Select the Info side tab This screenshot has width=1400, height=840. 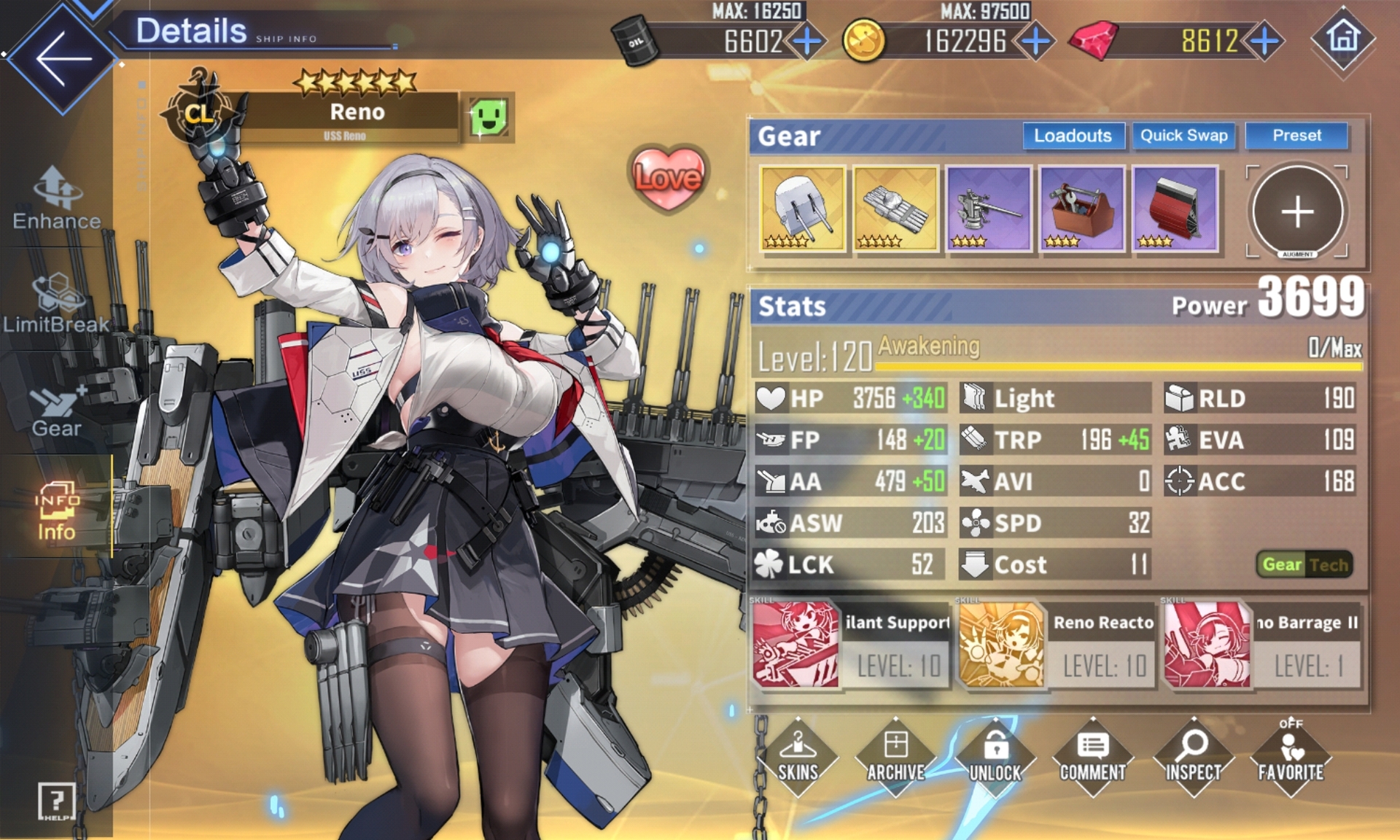[57, 510]
